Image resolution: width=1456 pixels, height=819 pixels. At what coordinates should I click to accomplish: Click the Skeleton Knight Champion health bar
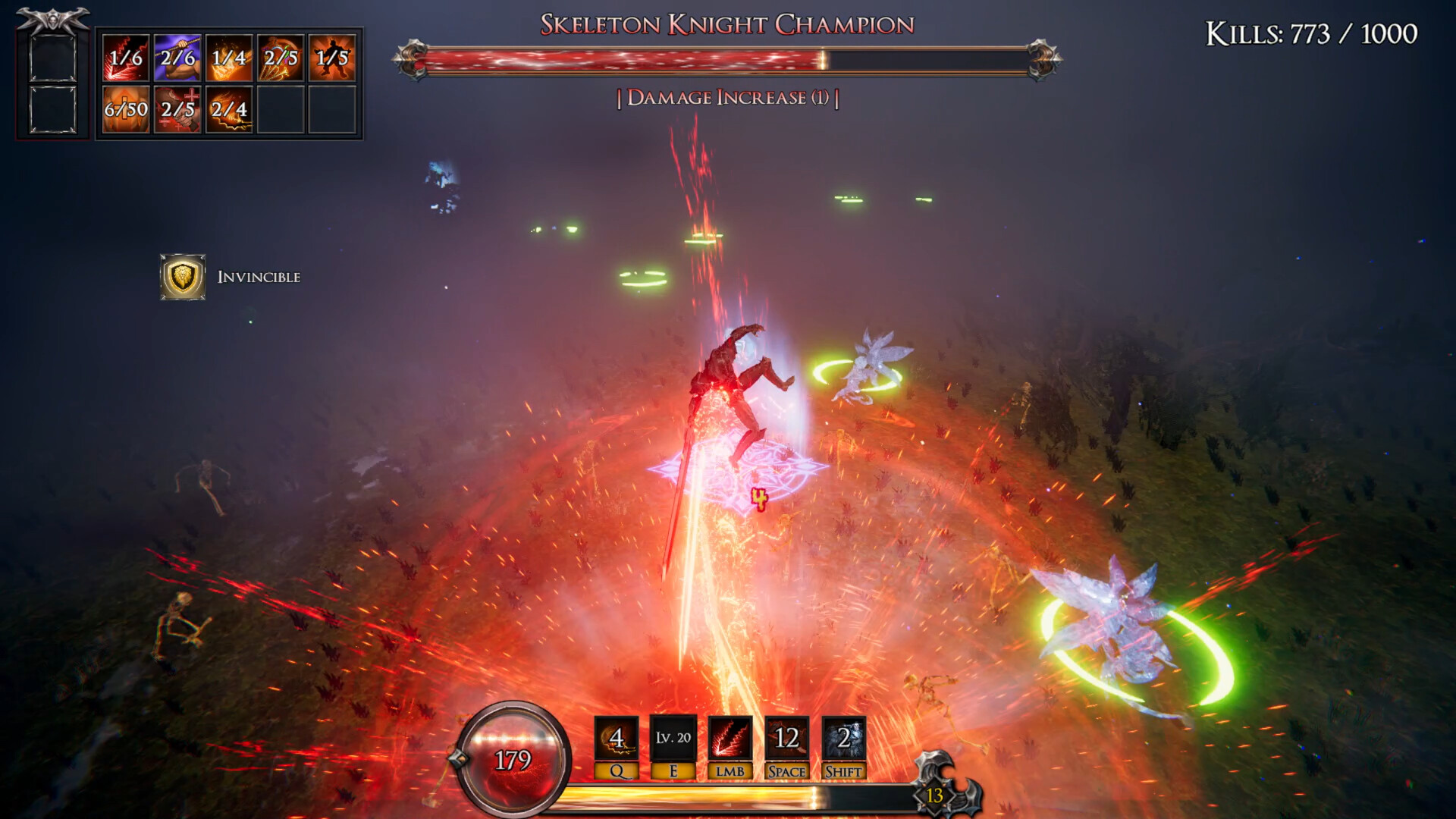point(728,61)
